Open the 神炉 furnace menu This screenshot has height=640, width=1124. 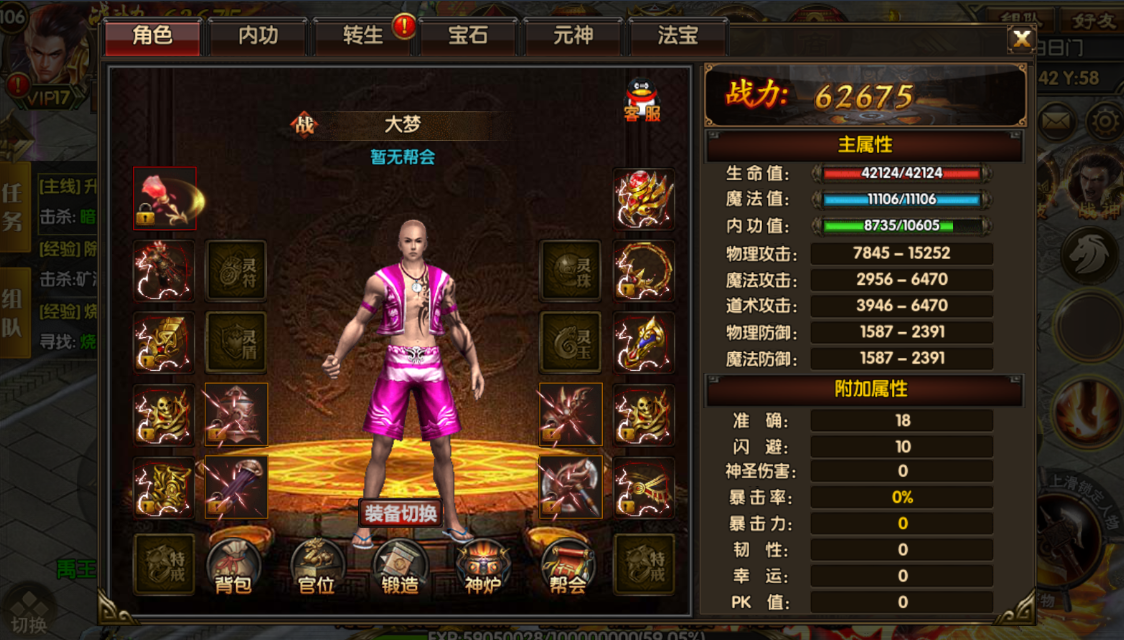click(483, 567)
